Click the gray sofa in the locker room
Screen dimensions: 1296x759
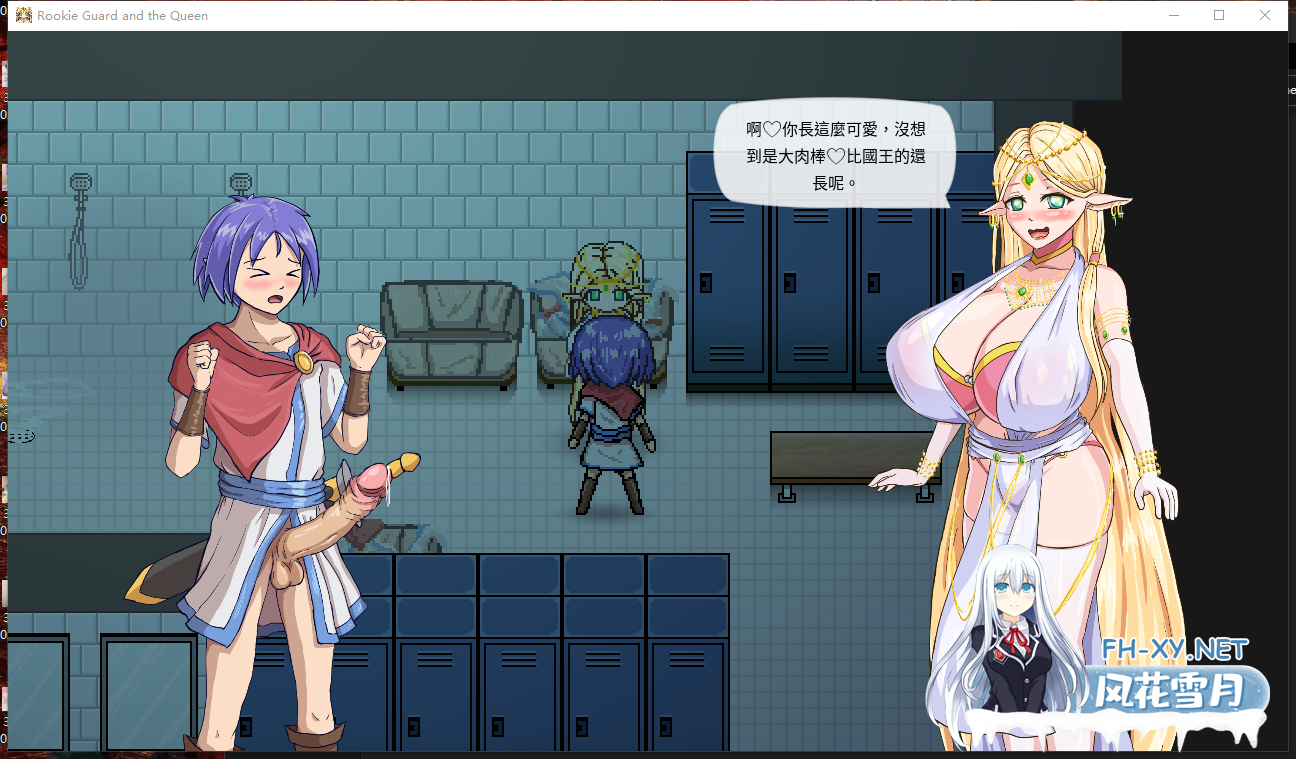tap(451, 330)
